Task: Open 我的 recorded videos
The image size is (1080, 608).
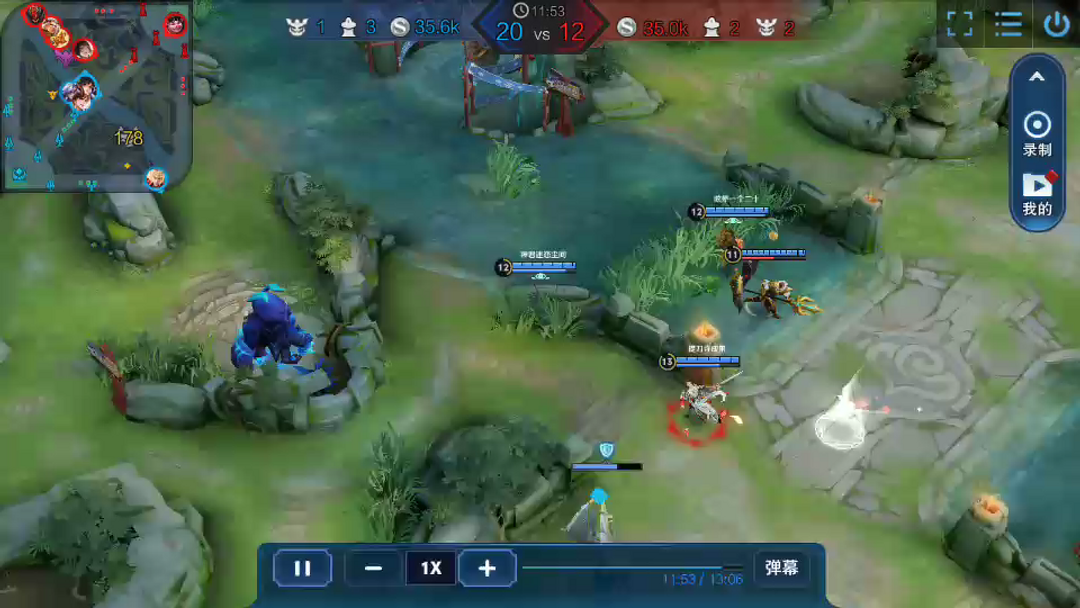Action: point(1037,194)
